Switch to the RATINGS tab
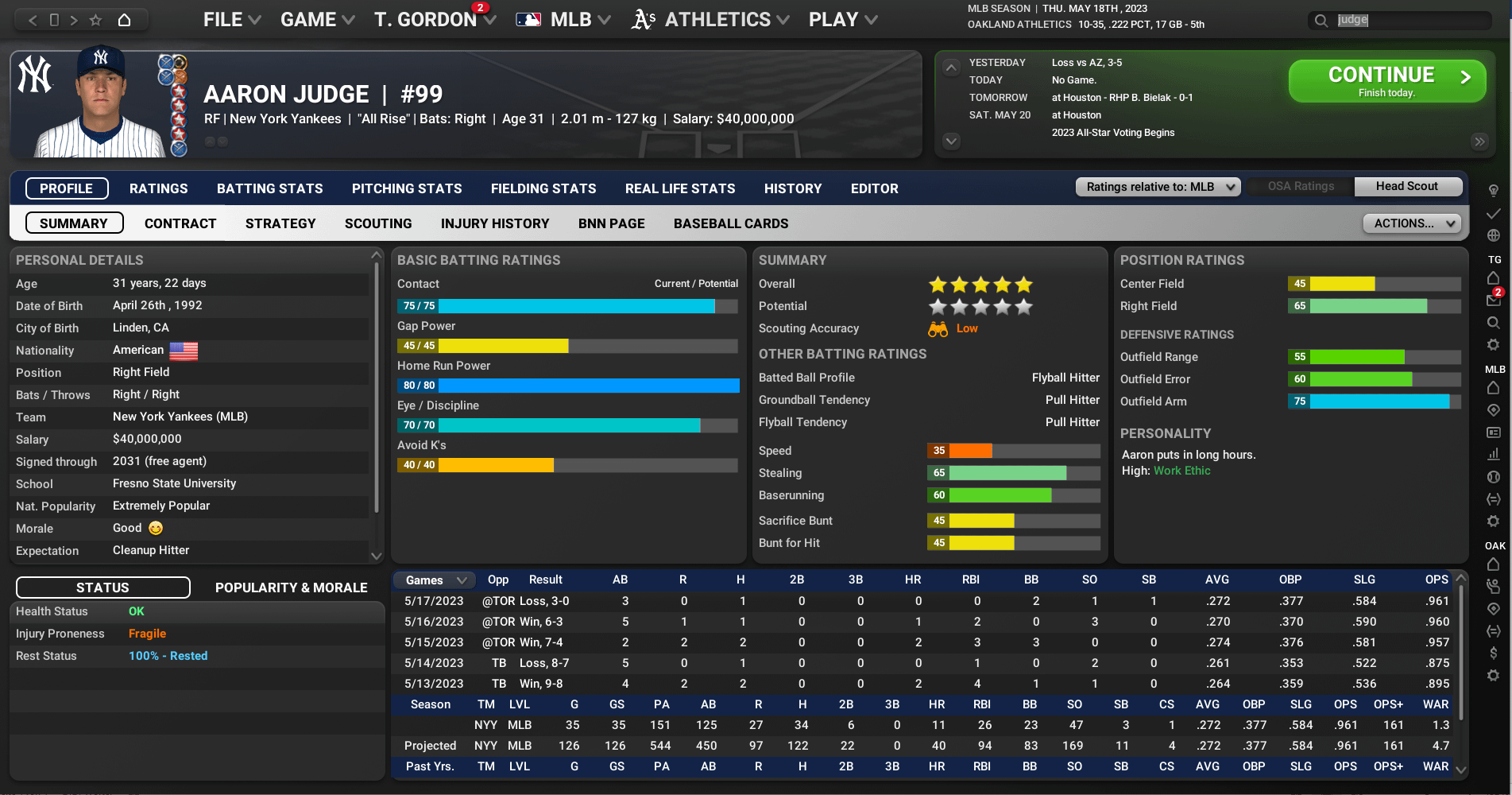This screenshot has height=795, width=1512. [159, 188]
